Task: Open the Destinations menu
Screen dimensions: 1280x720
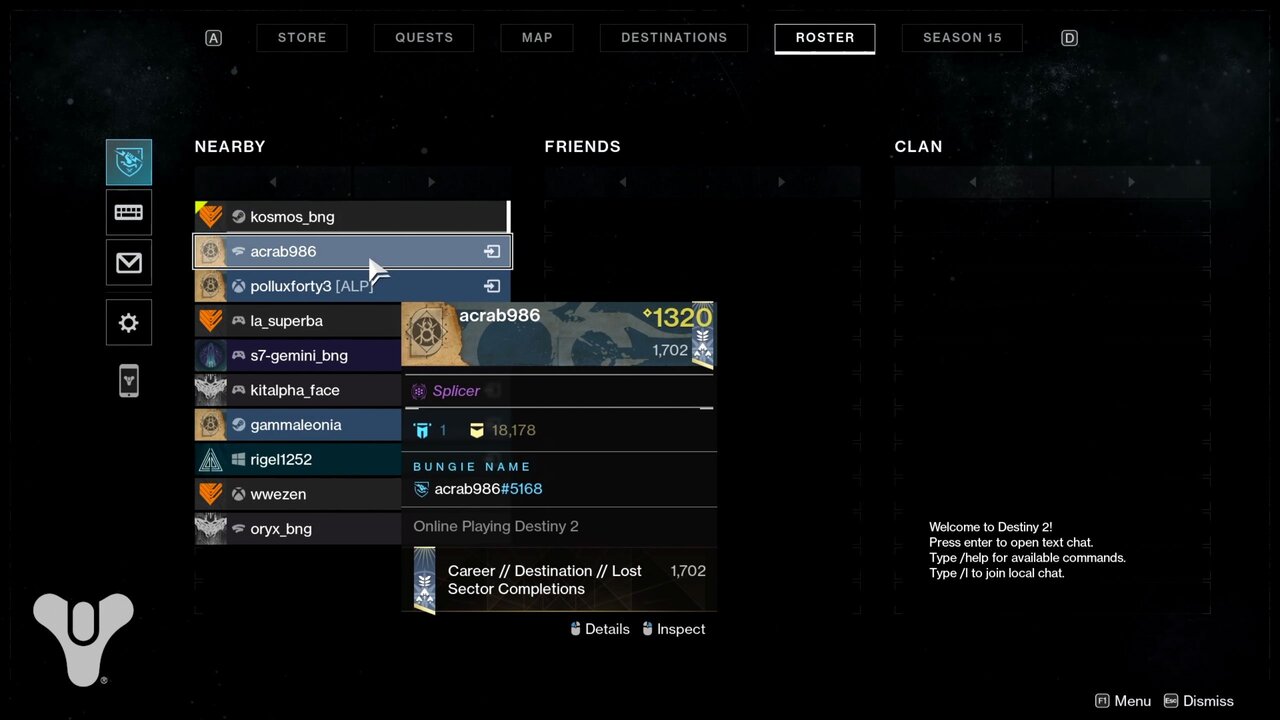Action: (673, 37)
